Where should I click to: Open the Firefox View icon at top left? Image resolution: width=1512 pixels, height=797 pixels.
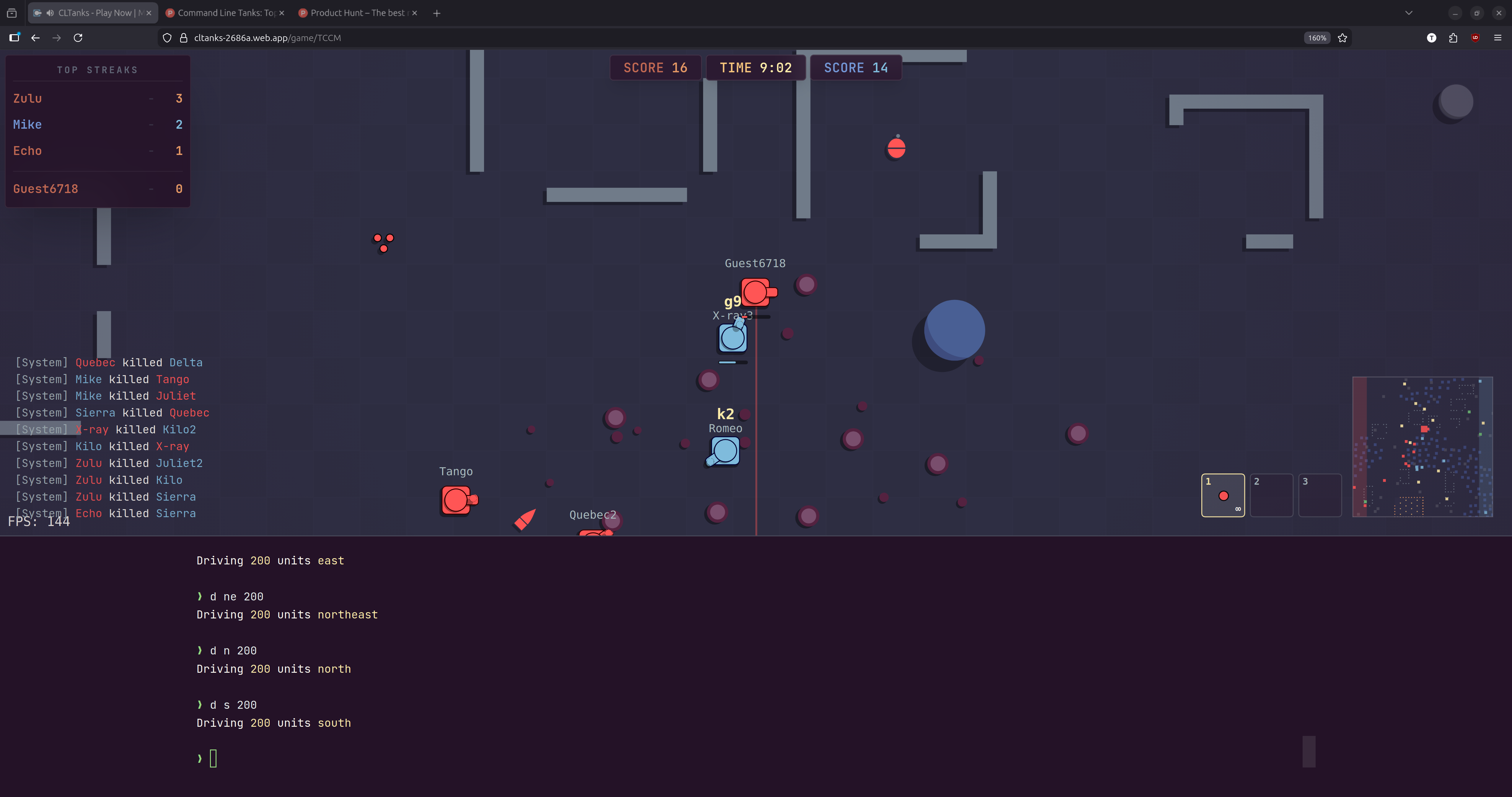coord(12,12)
